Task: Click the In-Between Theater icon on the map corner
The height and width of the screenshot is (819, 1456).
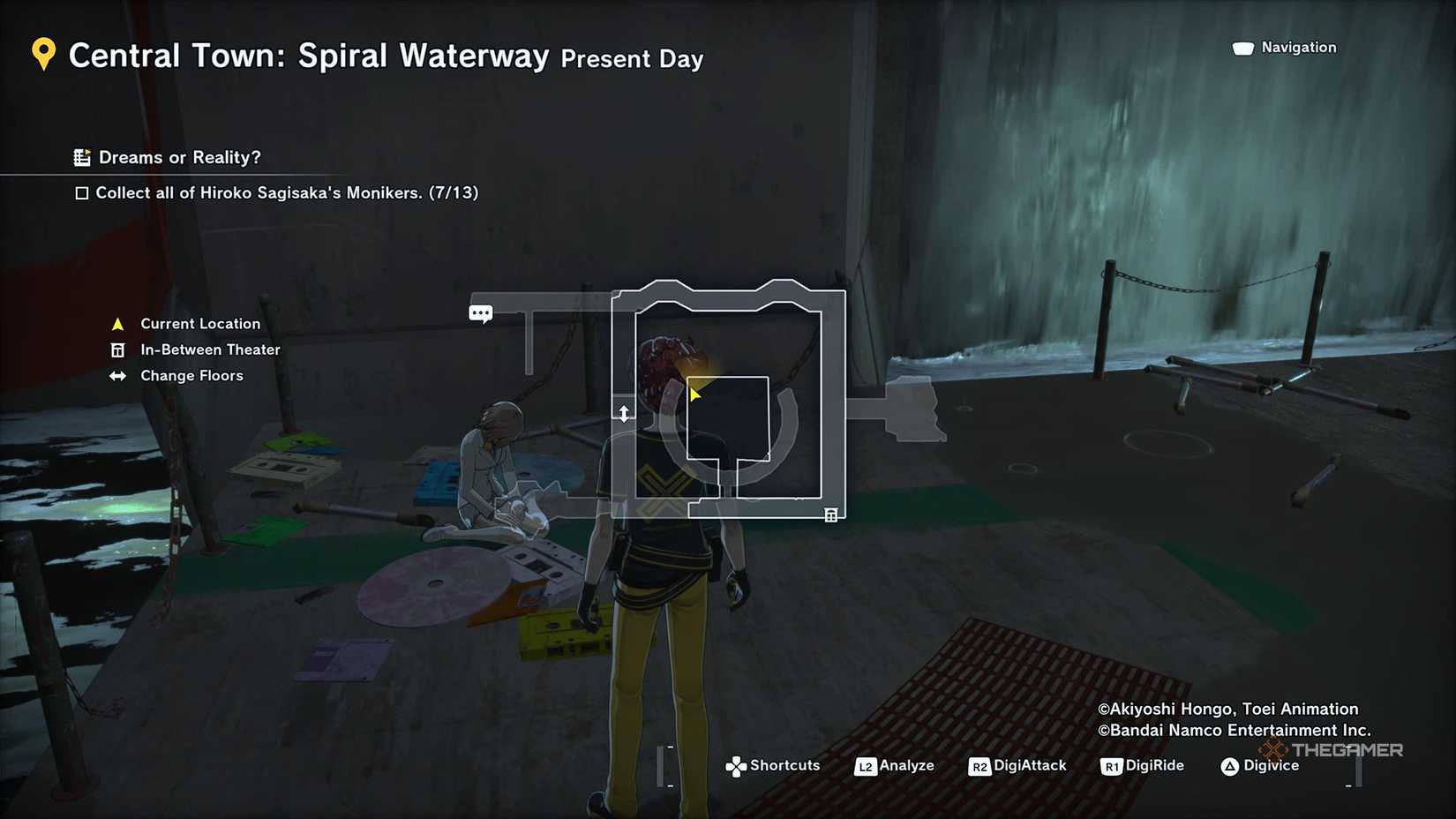Action: (830, 513)
